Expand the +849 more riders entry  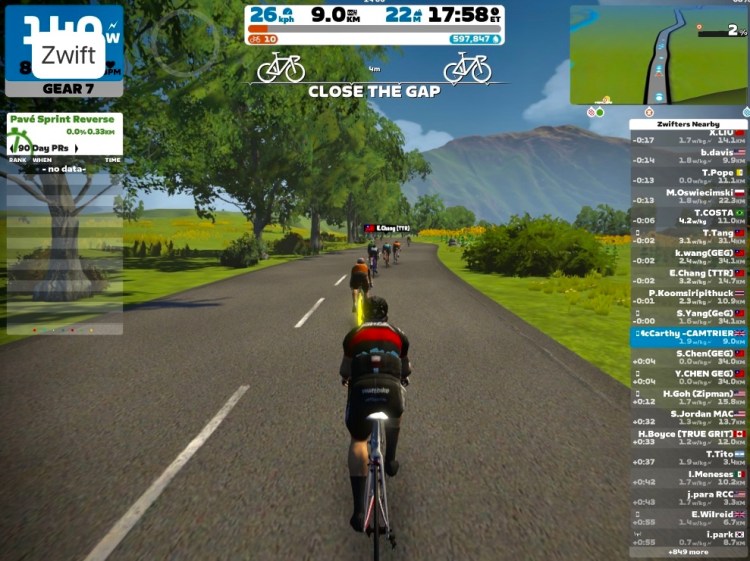tap(689, 551)
